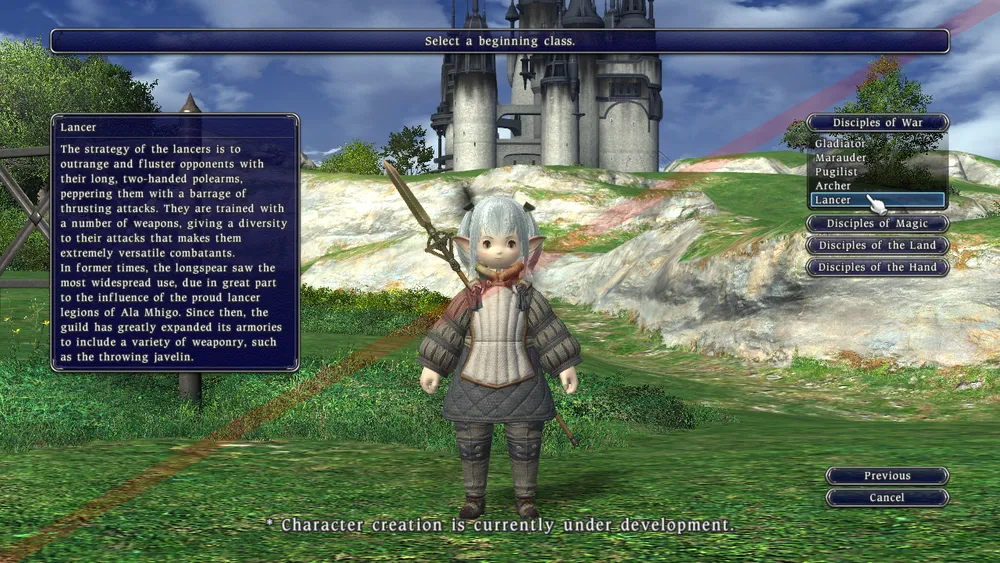This screenshot has width=1000, height=563.
Task: Expand the Disciples of War category
Action: pyautogui.click(x=877, y=123)
